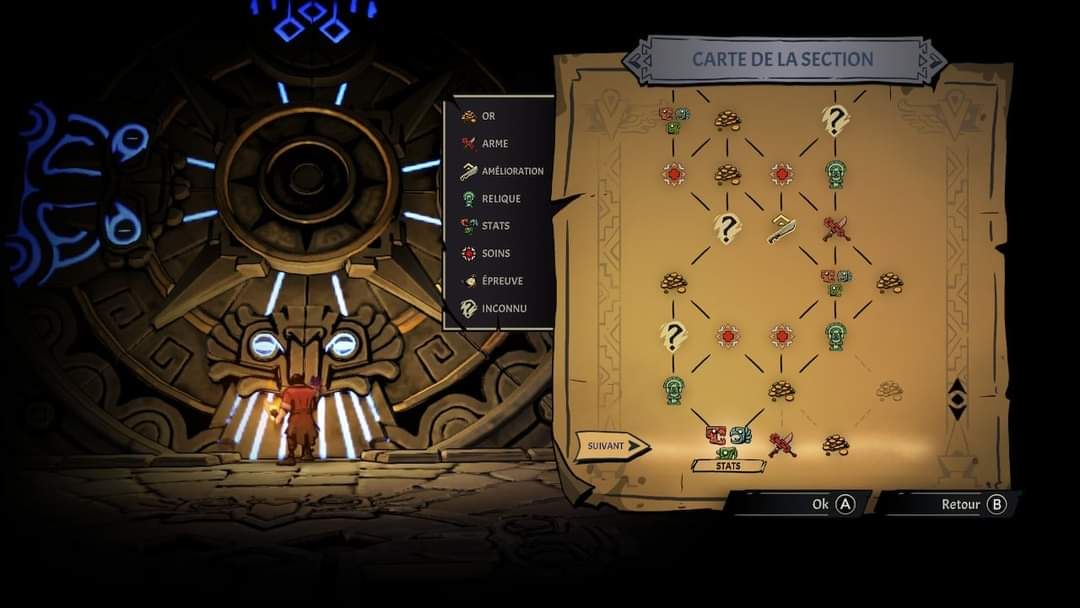Select the highlighted Stats node on the map
Screen dimensions: 1080x608
(728, 440)
